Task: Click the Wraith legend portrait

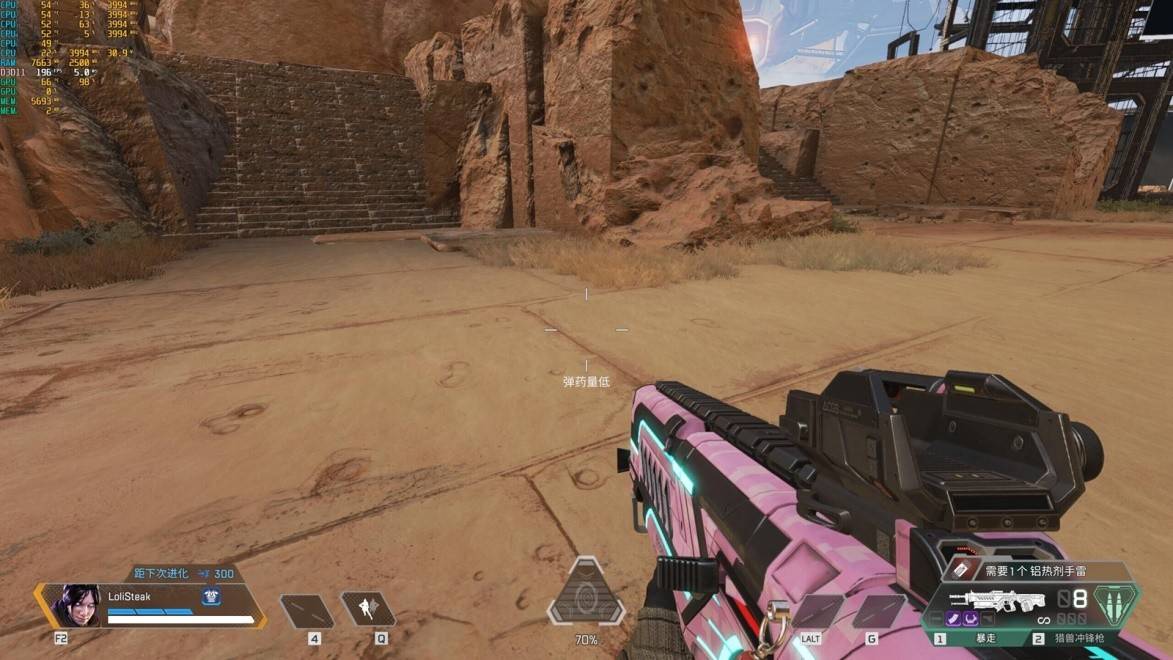Action: [x=77, y=606]
